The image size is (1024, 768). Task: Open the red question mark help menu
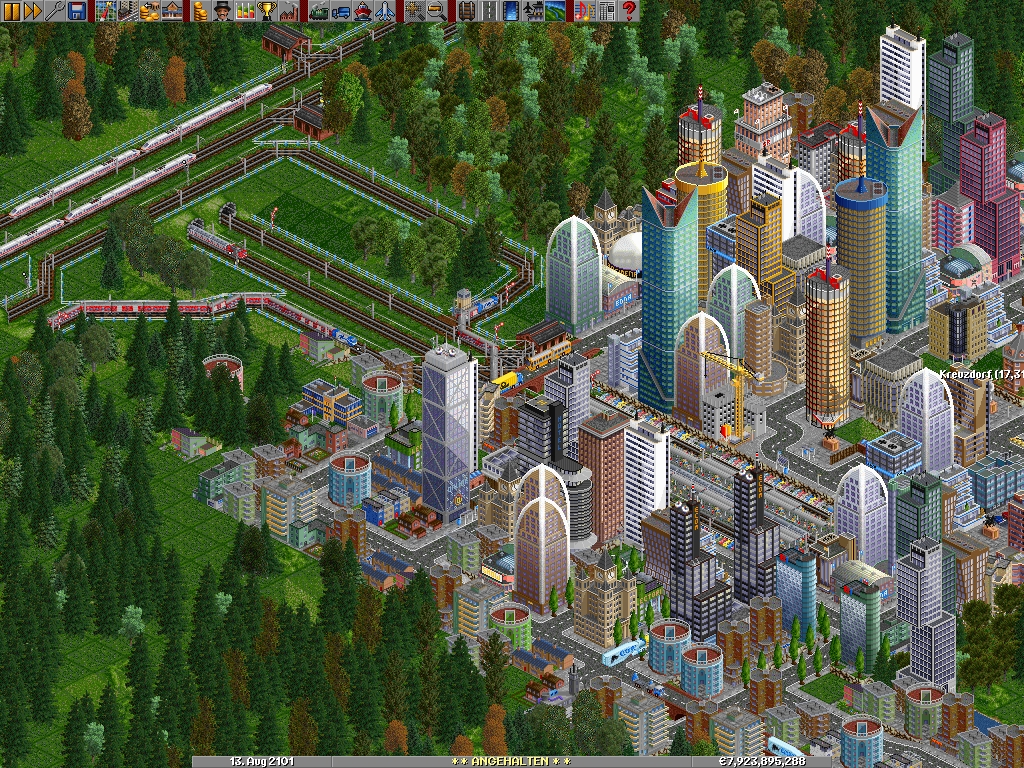coord(629,11)
